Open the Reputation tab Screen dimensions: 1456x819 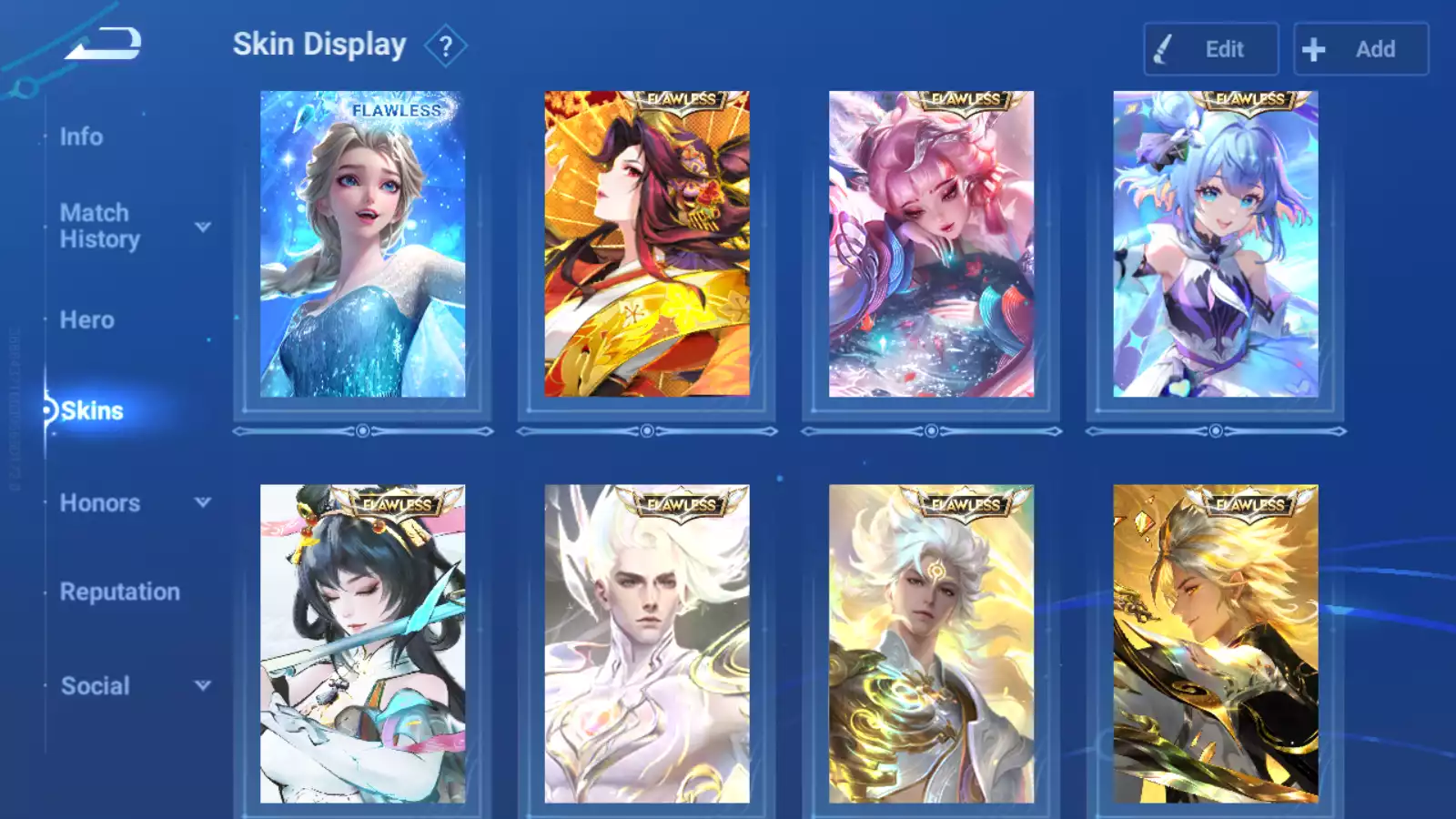coord(120,592)
